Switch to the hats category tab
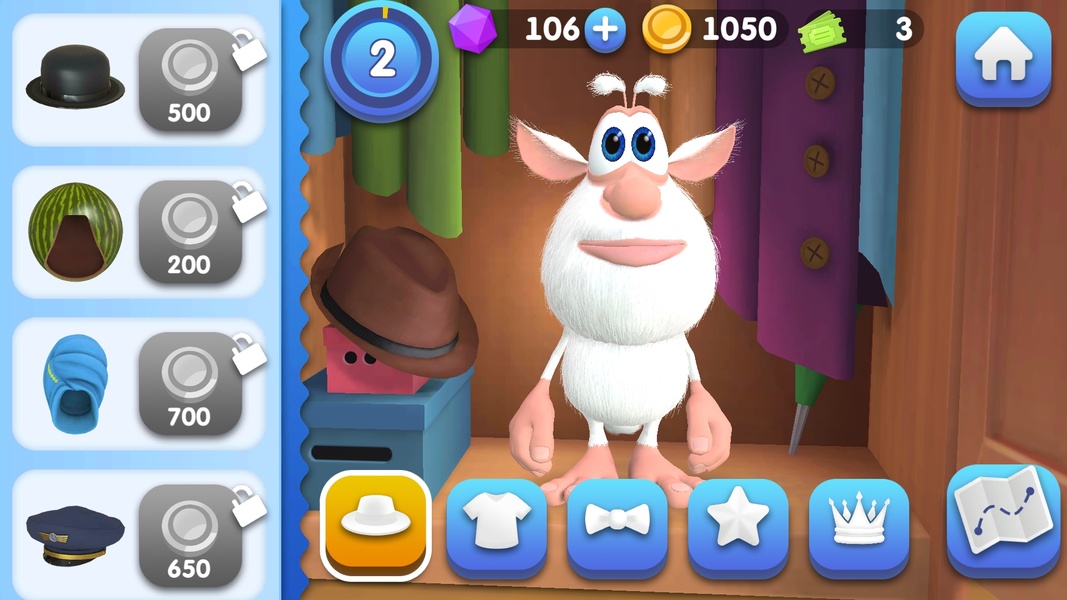 pos(376,522)
